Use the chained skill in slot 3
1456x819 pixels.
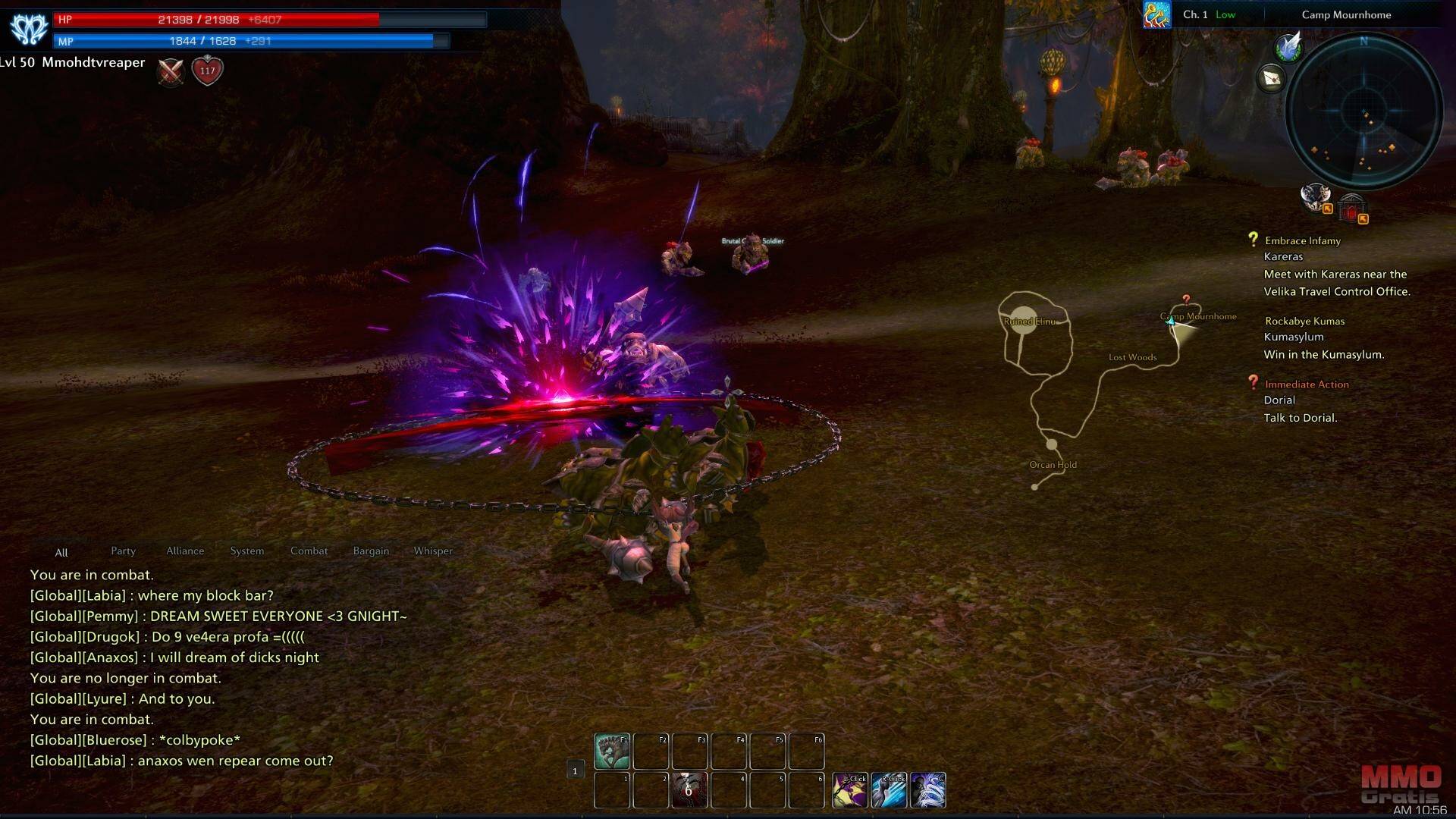click(x=689, y=790)
